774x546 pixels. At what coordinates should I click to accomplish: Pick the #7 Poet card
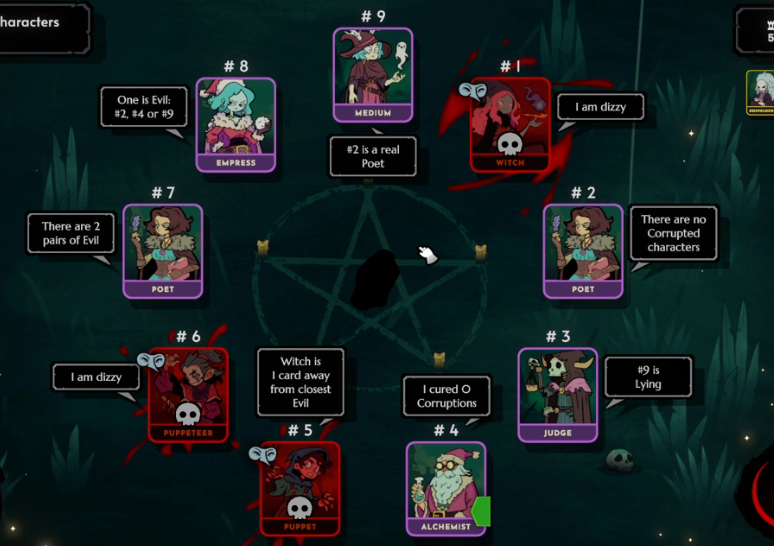click(163, 250)
